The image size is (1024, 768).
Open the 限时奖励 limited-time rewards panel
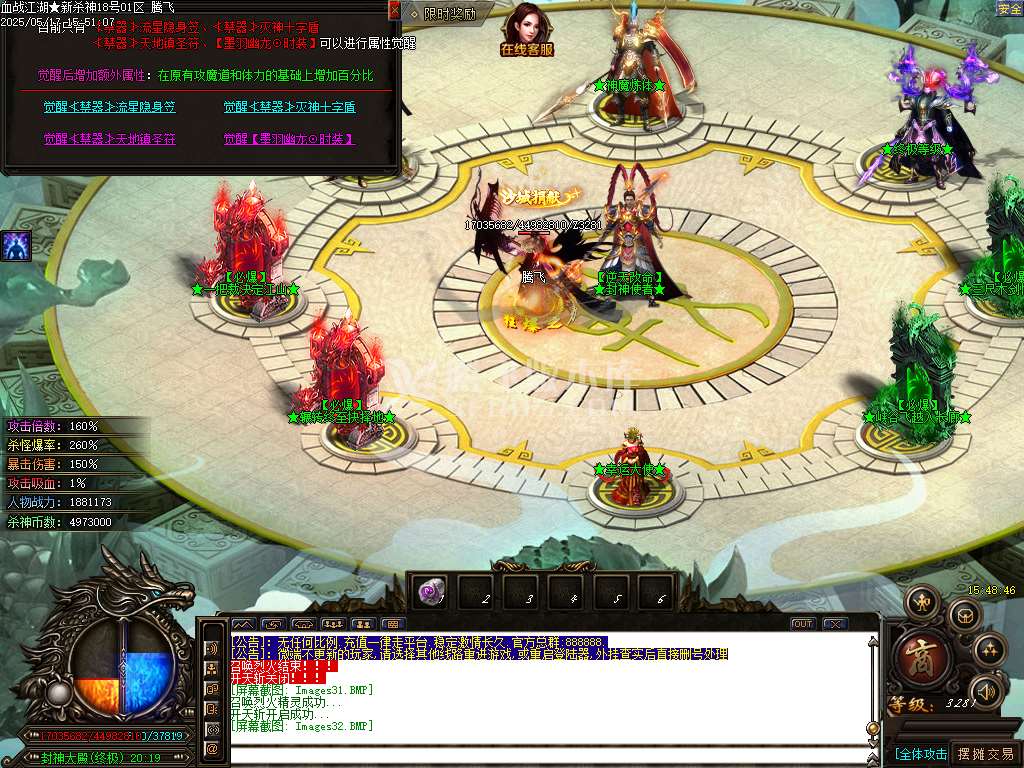[x=443, y=14]
